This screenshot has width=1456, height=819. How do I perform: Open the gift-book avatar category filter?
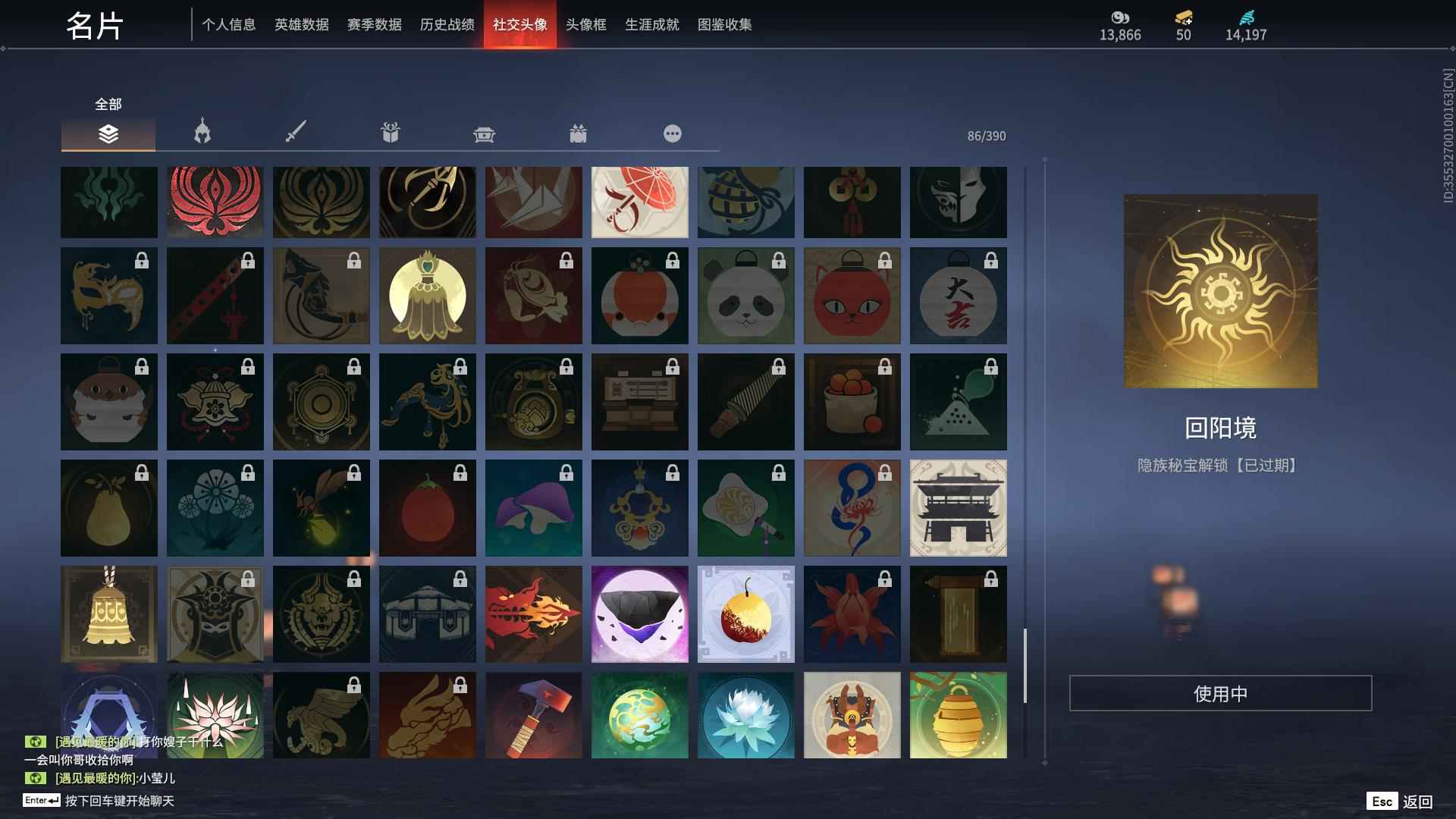tap(390, 132)
